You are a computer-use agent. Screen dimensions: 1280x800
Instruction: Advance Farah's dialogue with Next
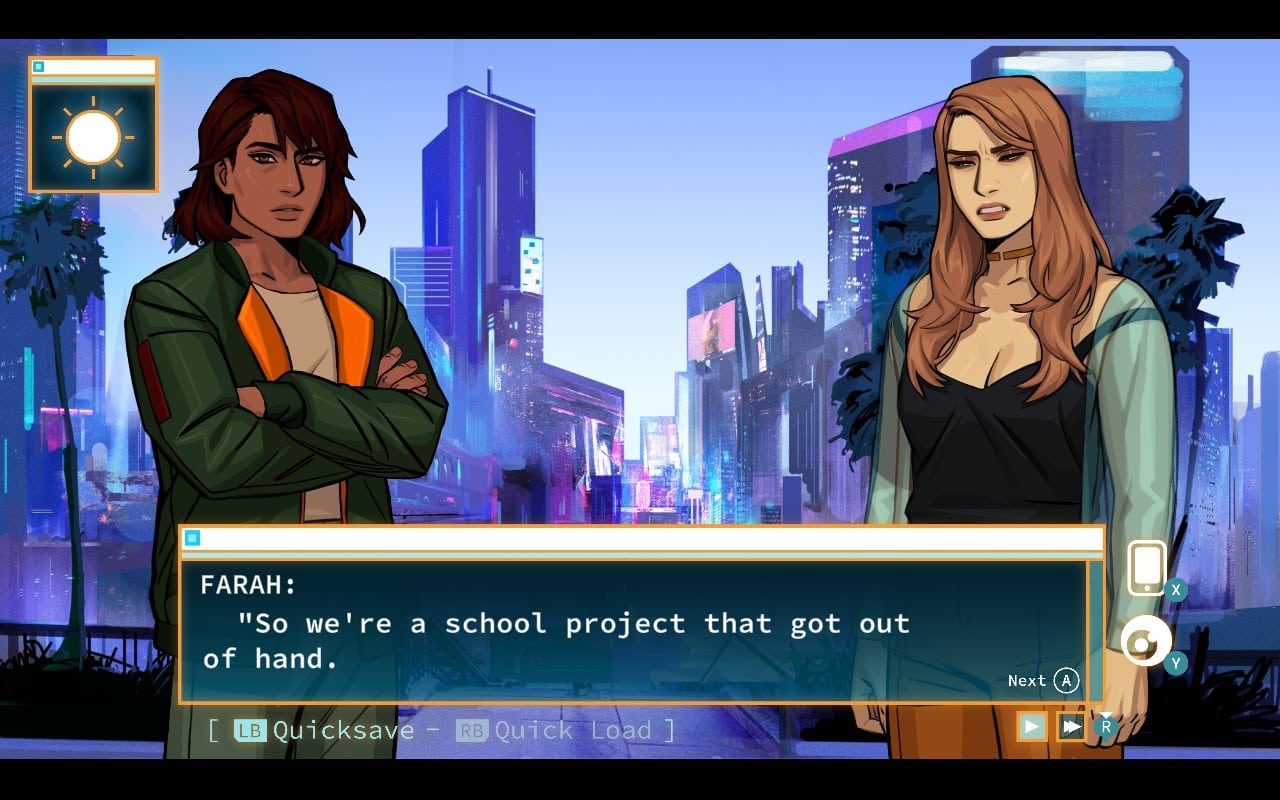[1043, 681]
